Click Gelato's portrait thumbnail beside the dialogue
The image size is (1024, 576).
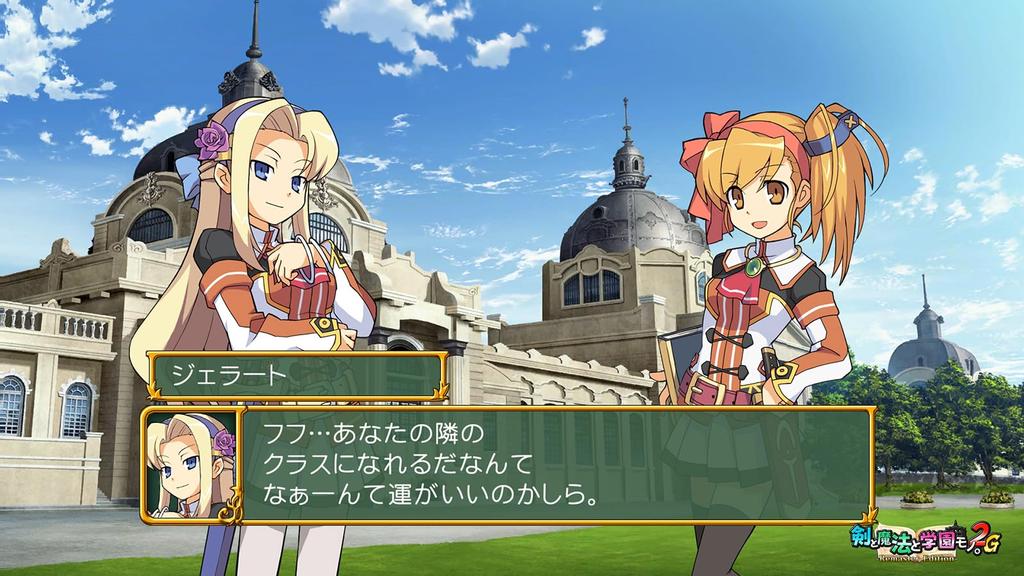191,464
